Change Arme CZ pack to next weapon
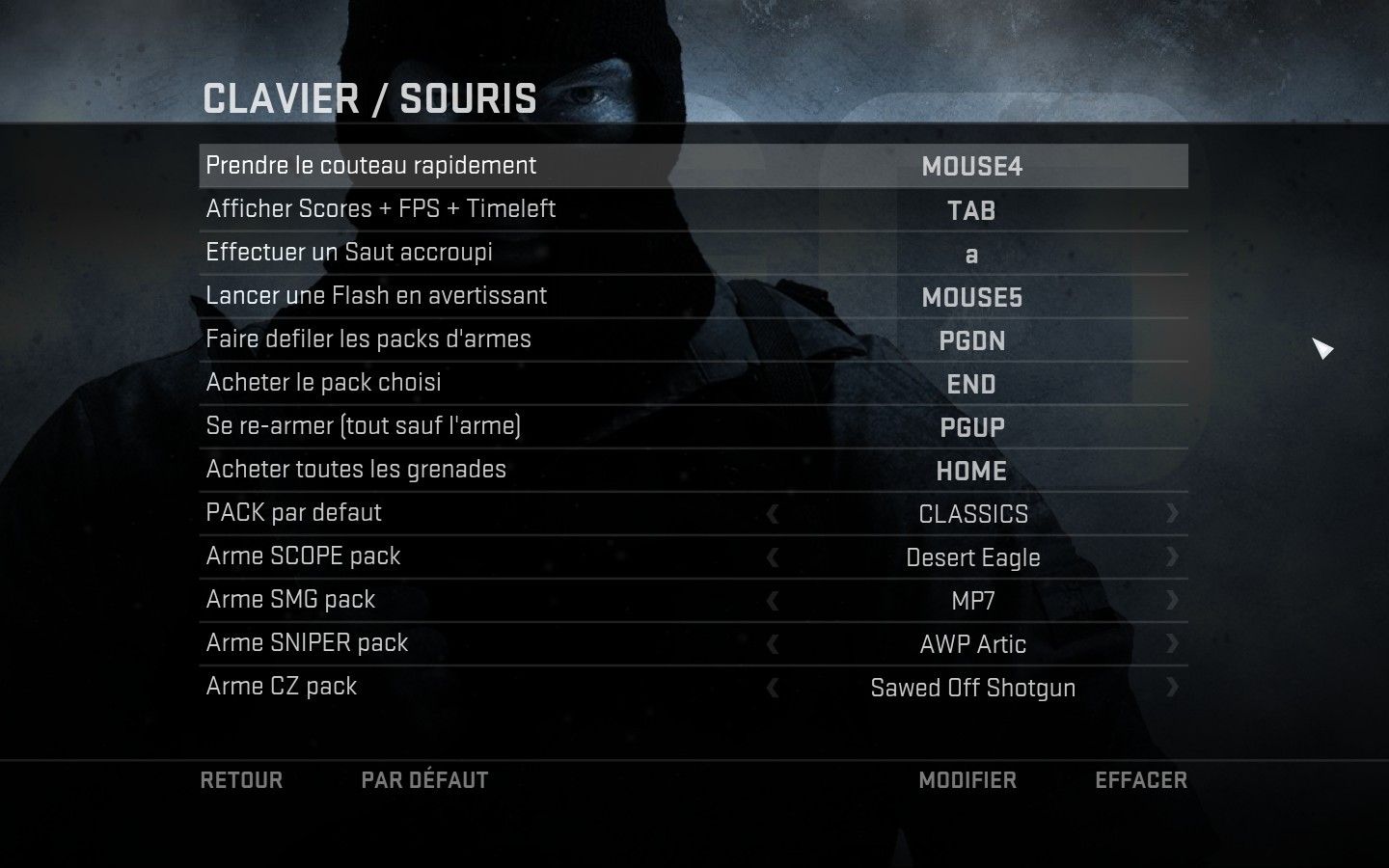The height and width of the screenshot is (868, 1389). click(x=1172, y=687)
